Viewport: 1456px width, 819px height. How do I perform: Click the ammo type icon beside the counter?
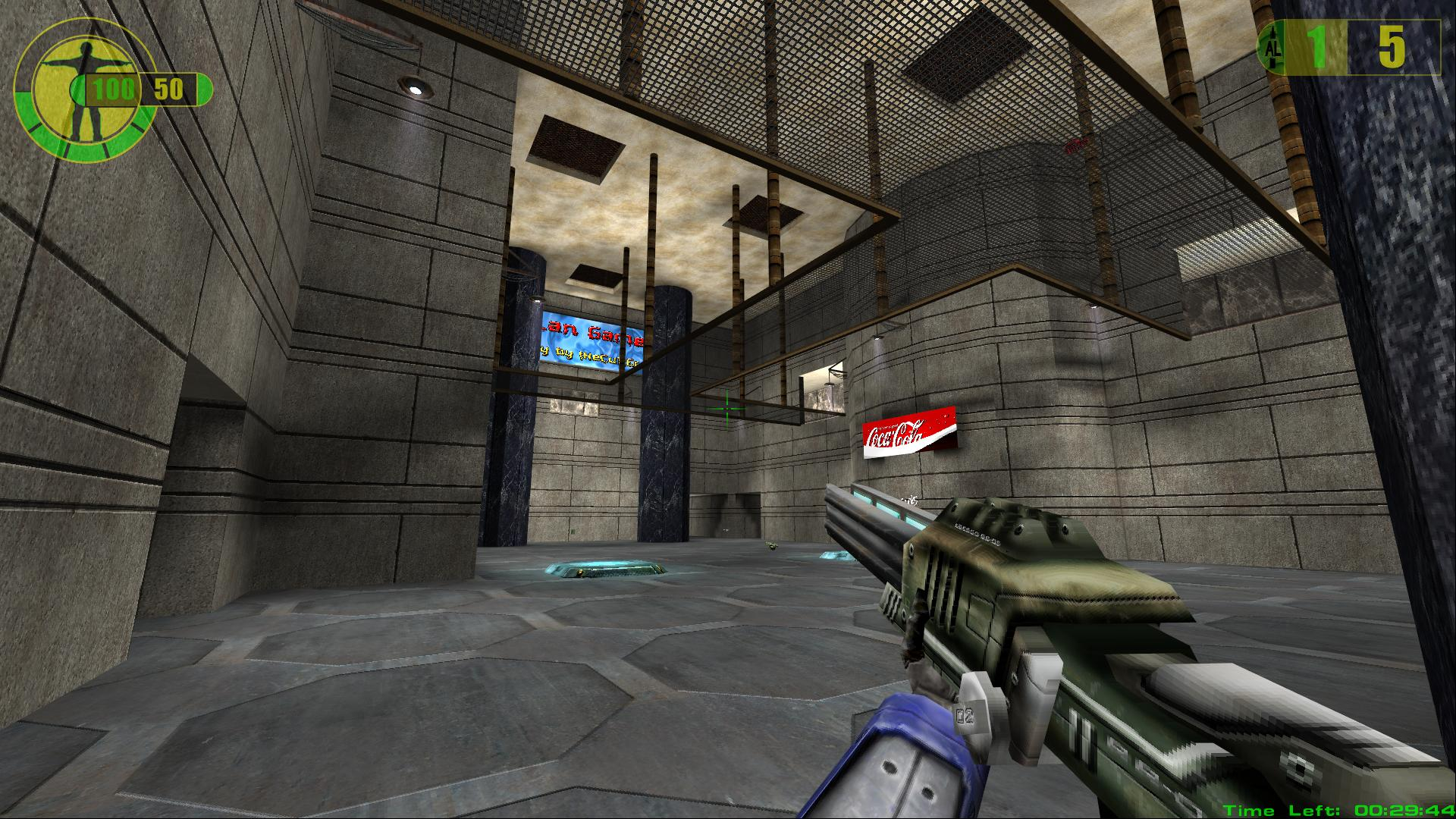[x=1271, y=49]
